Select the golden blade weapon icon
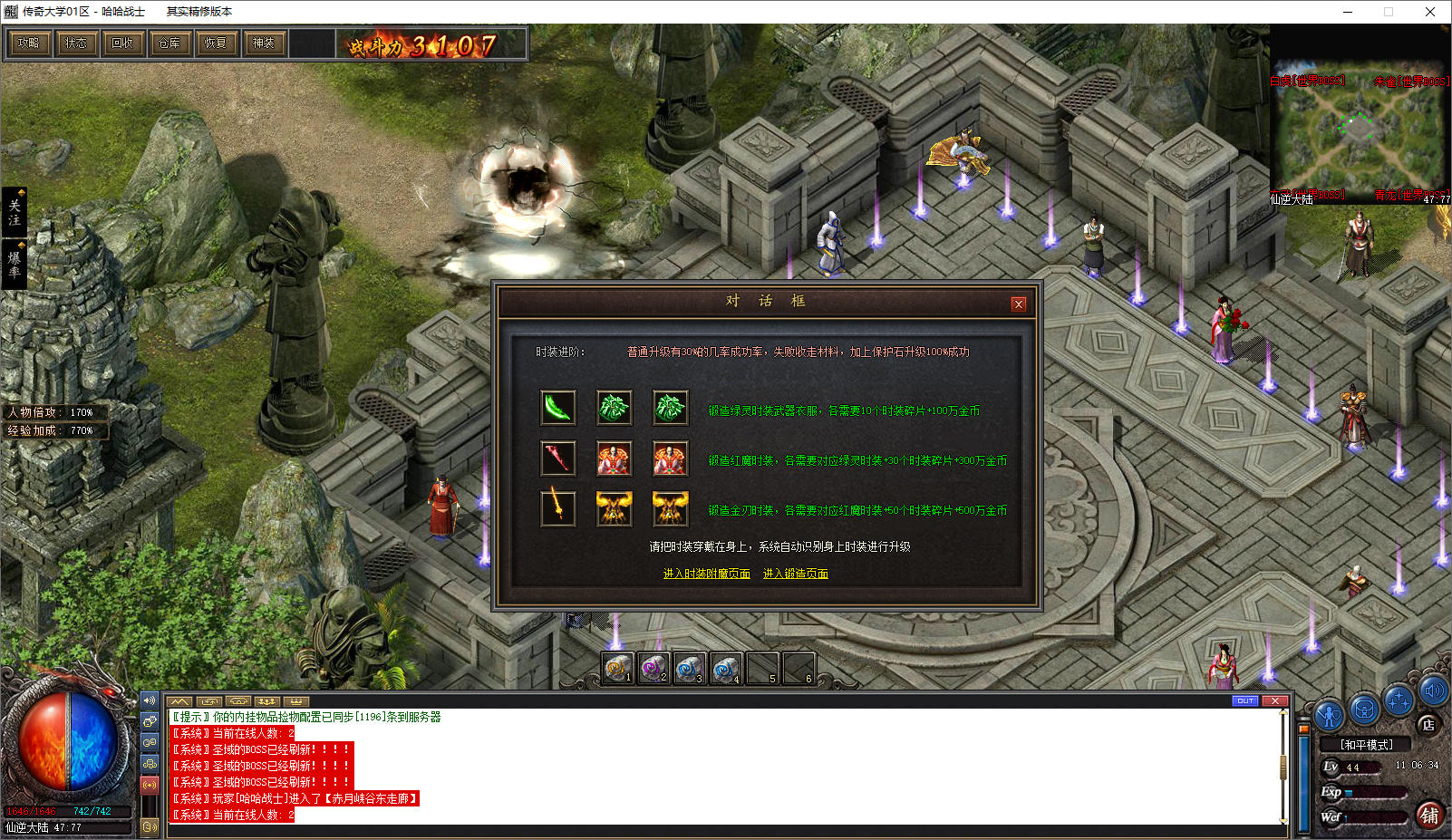Viewport: 1452px width, 840px height. (x=558, y=508)
